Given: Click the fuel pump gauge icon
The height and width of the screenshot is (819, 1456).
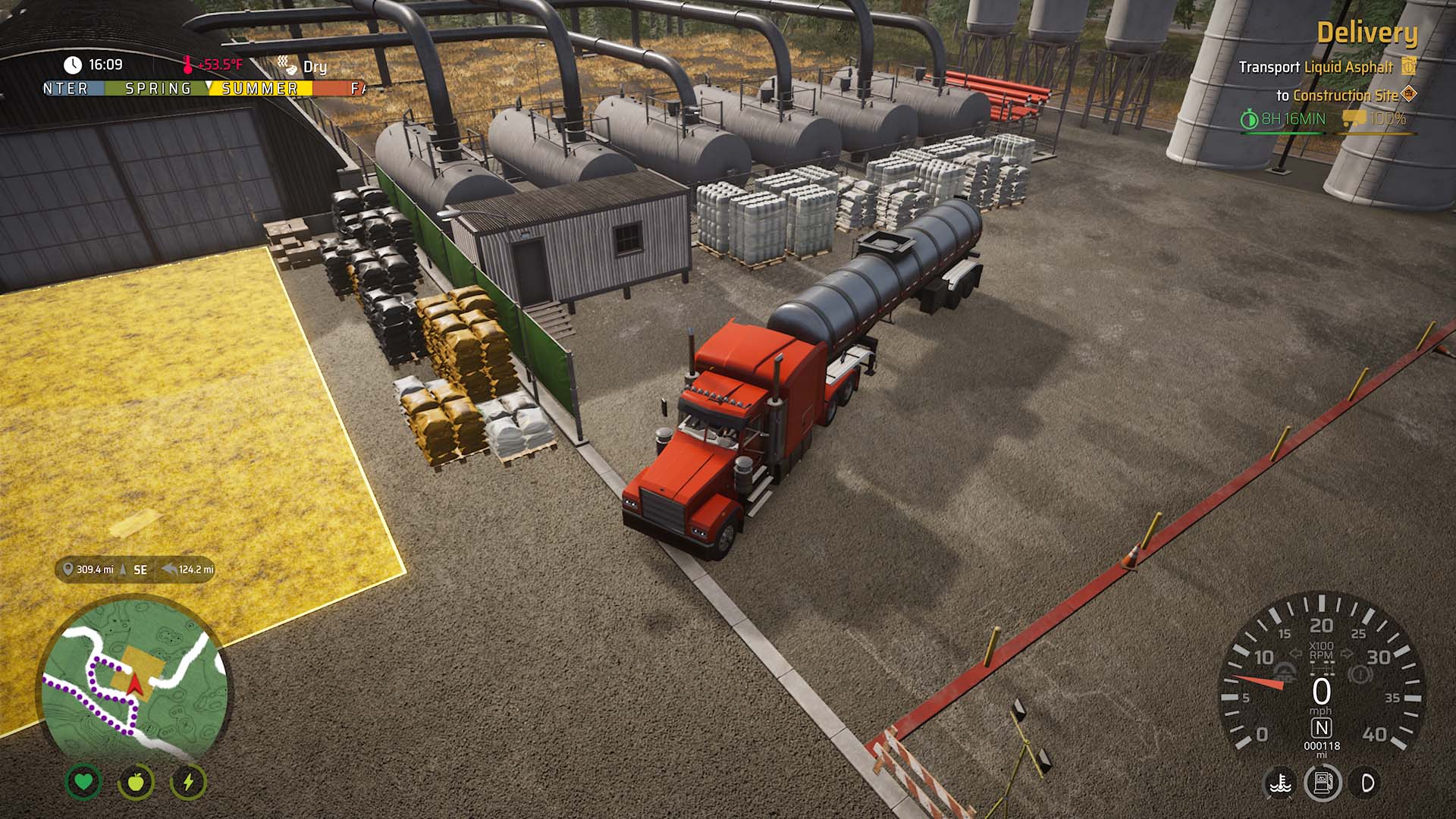Looking at the screenshot, I should click(x=1322, y=783).
